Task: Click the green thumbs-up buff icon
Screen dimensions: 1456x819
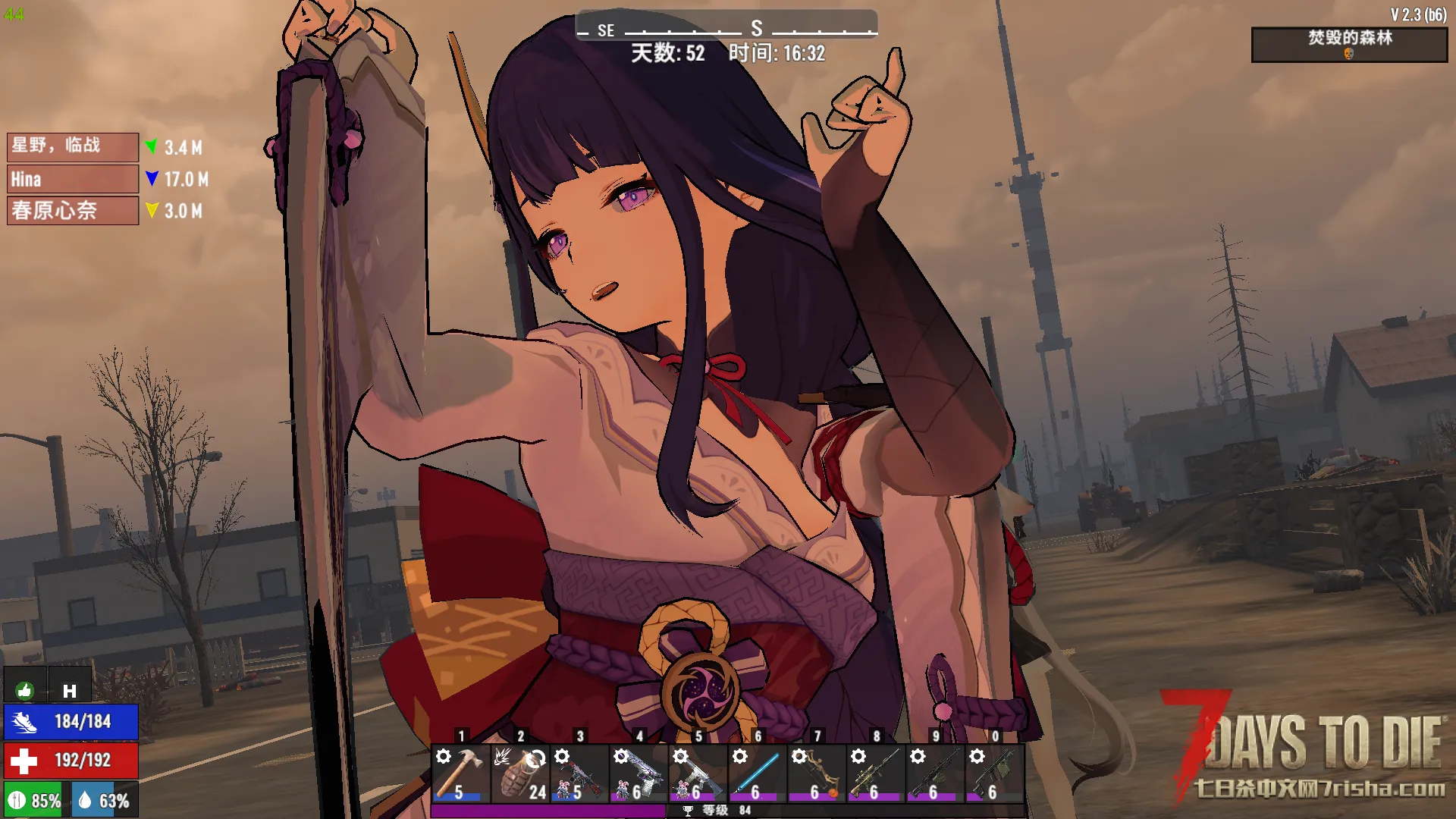Action: pyautogui.click(x=24, y=690)
